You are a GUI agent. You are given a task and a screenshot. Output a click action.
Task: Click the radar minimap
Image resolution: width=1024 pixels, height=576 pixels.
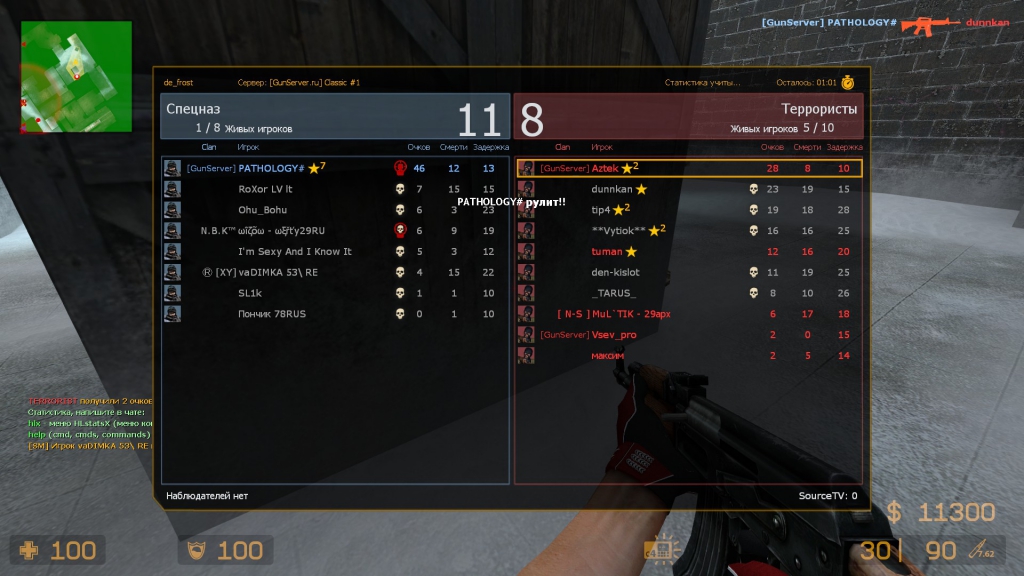tap(76, 77)
